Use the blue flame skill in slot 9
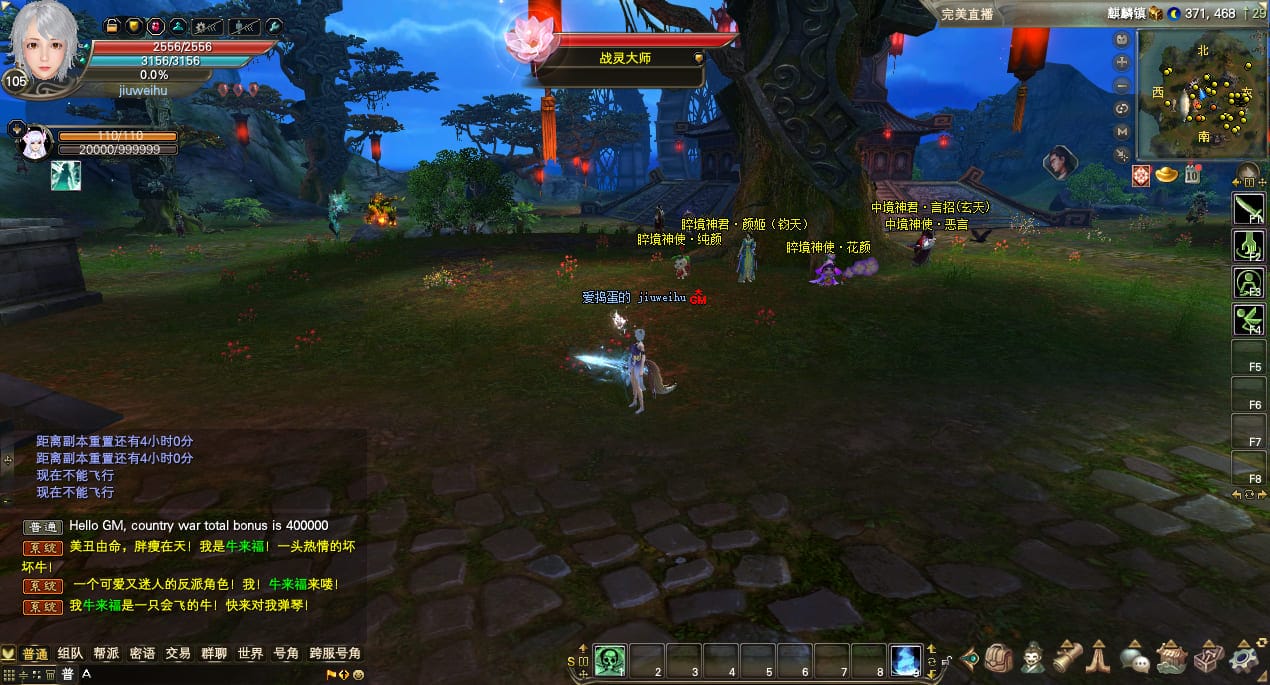The image size is (1270, 685). click(905, 660)
